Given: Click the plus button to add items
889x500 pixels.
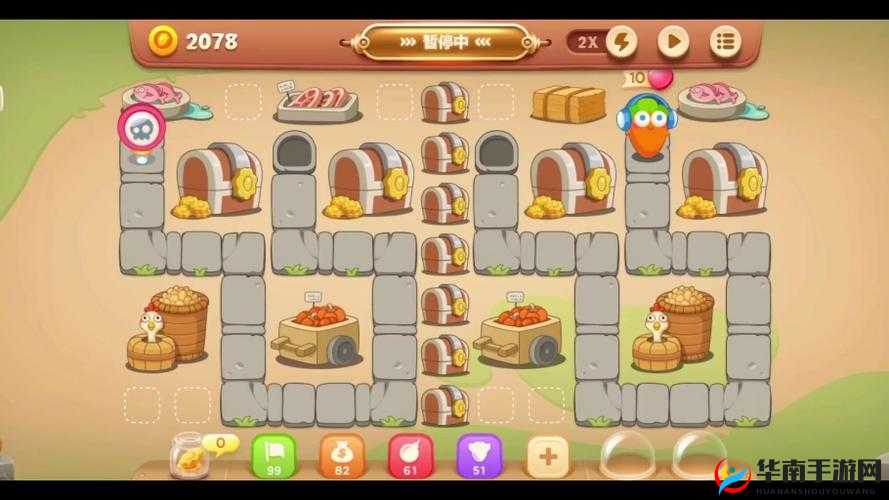Looking at the screenshot, I should pyautogui.click(x=547, y=456).
